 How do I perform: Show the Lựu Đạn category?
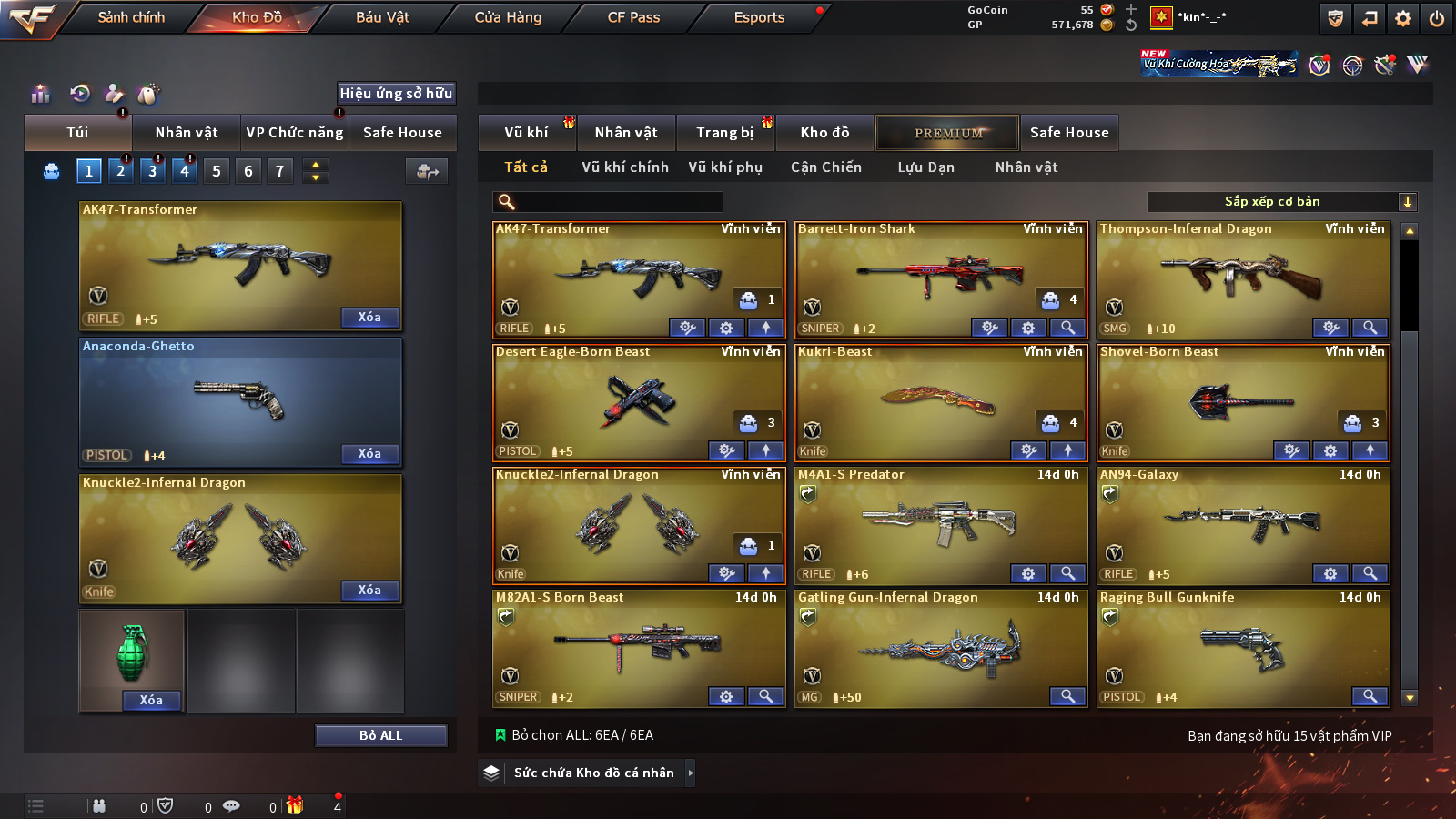tap(925, 167)
